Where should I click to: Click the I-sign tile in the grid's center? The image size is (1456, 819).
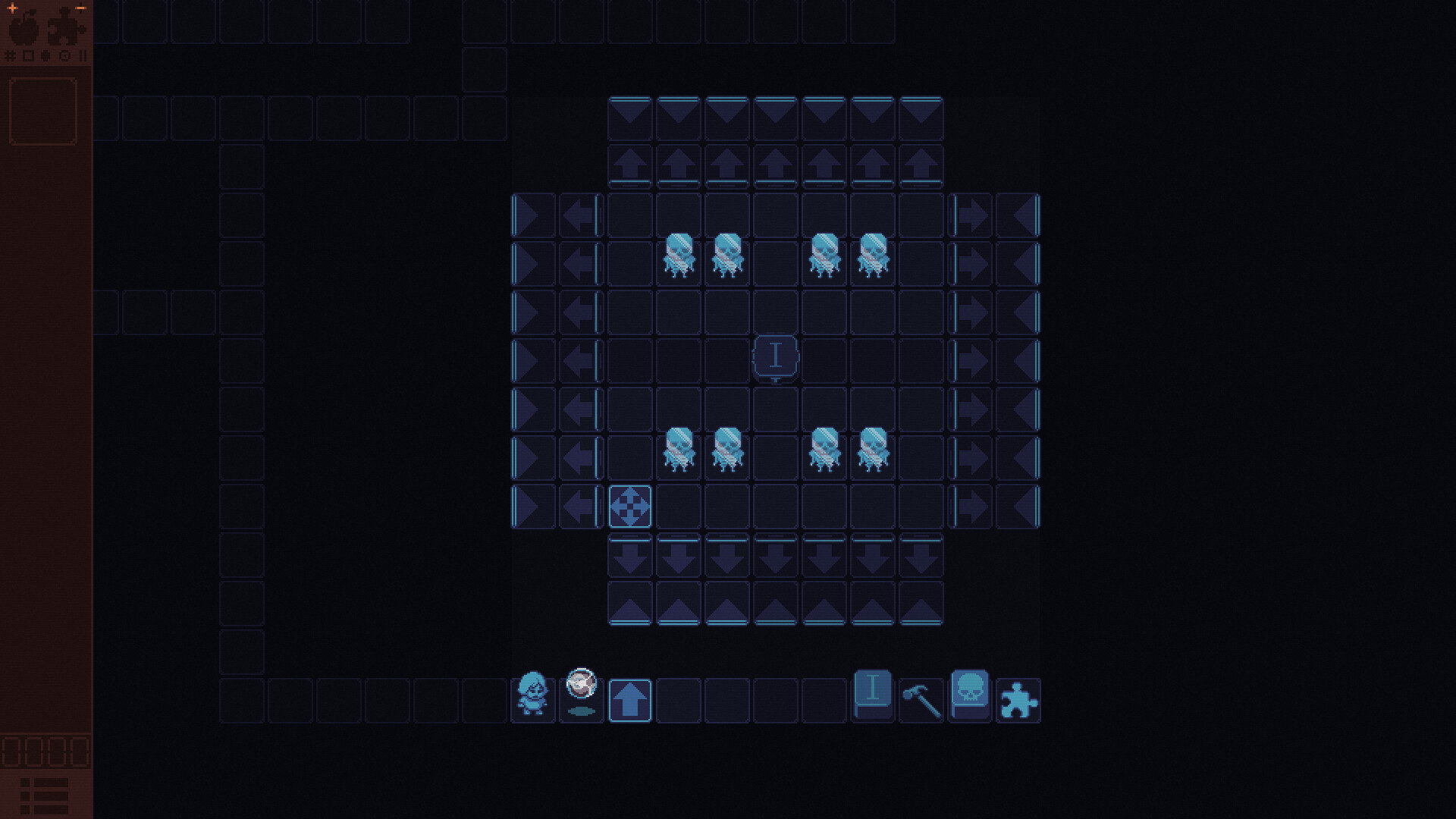coord(775,356)
